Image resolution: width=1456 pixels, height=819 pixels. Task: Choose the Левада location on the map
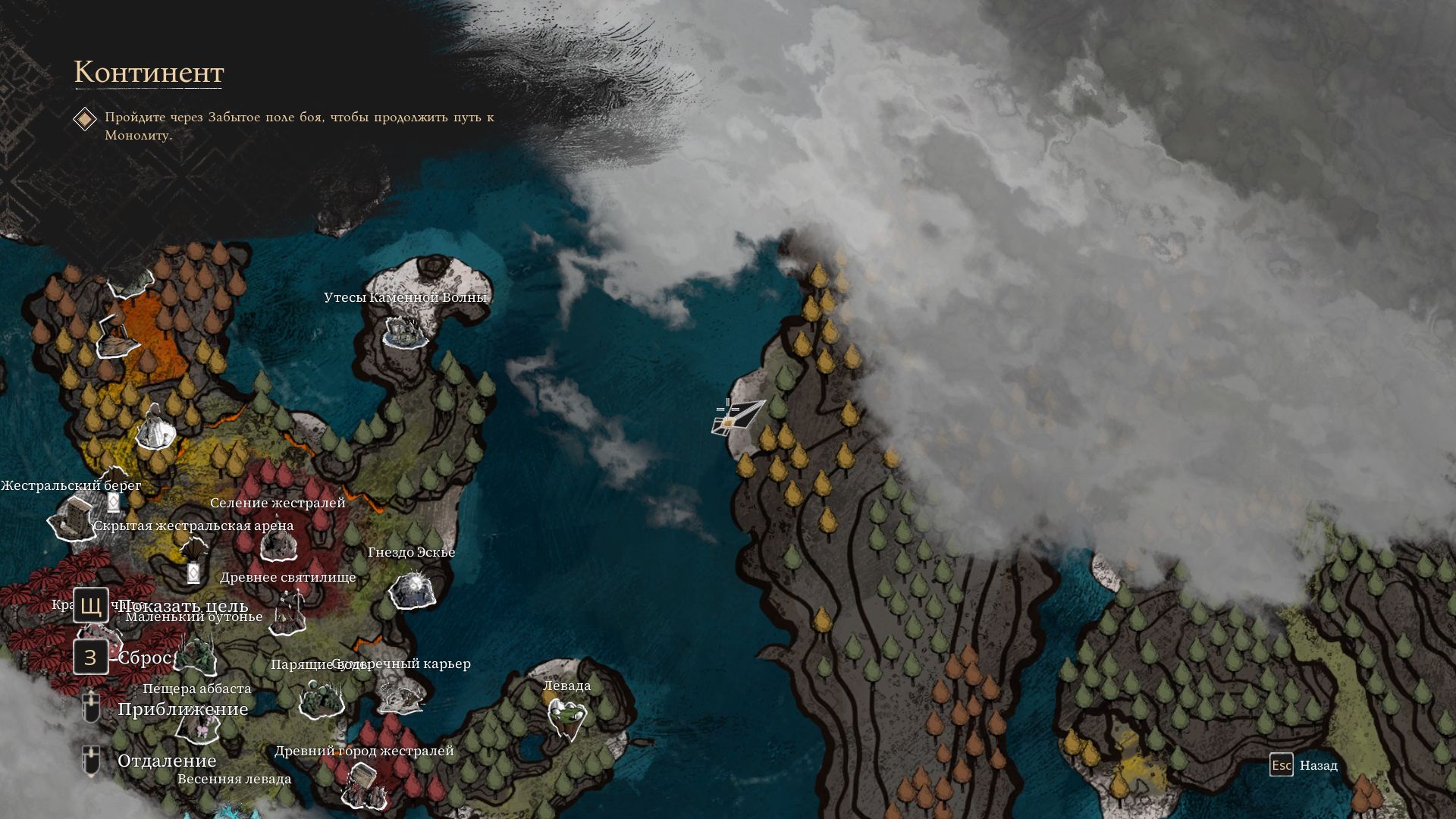(x=567, y=717)
